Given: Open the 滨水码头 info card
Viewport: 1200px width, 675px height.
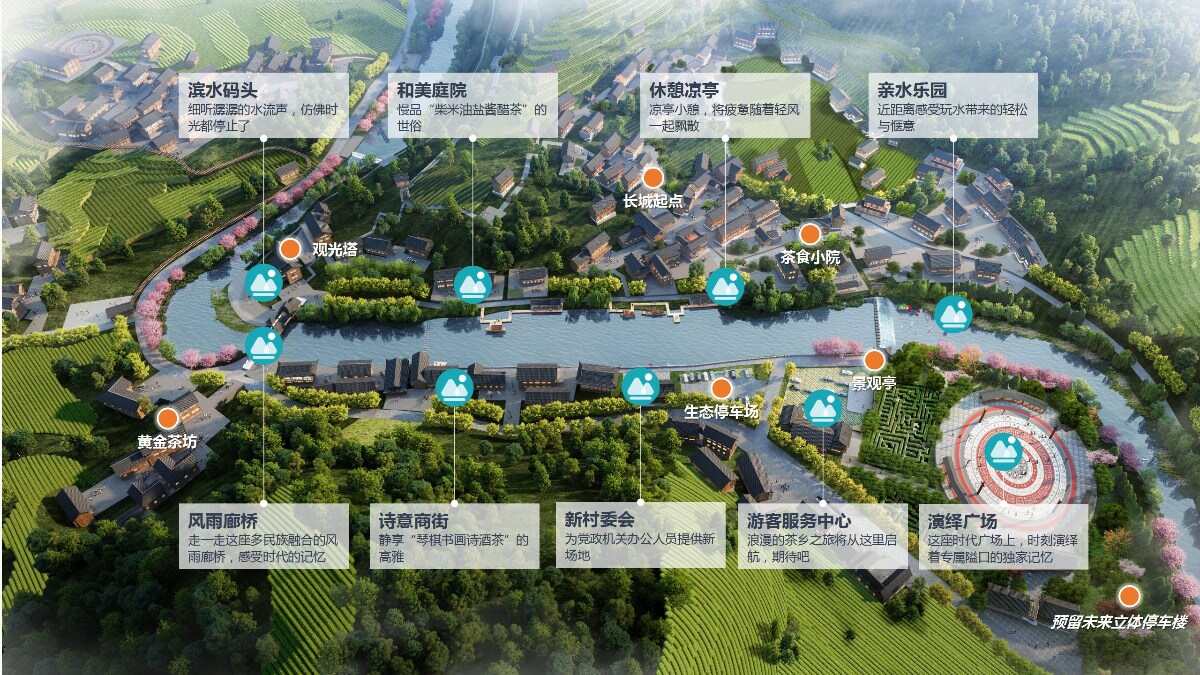Looking at the screenshot, I should point(263,105).
